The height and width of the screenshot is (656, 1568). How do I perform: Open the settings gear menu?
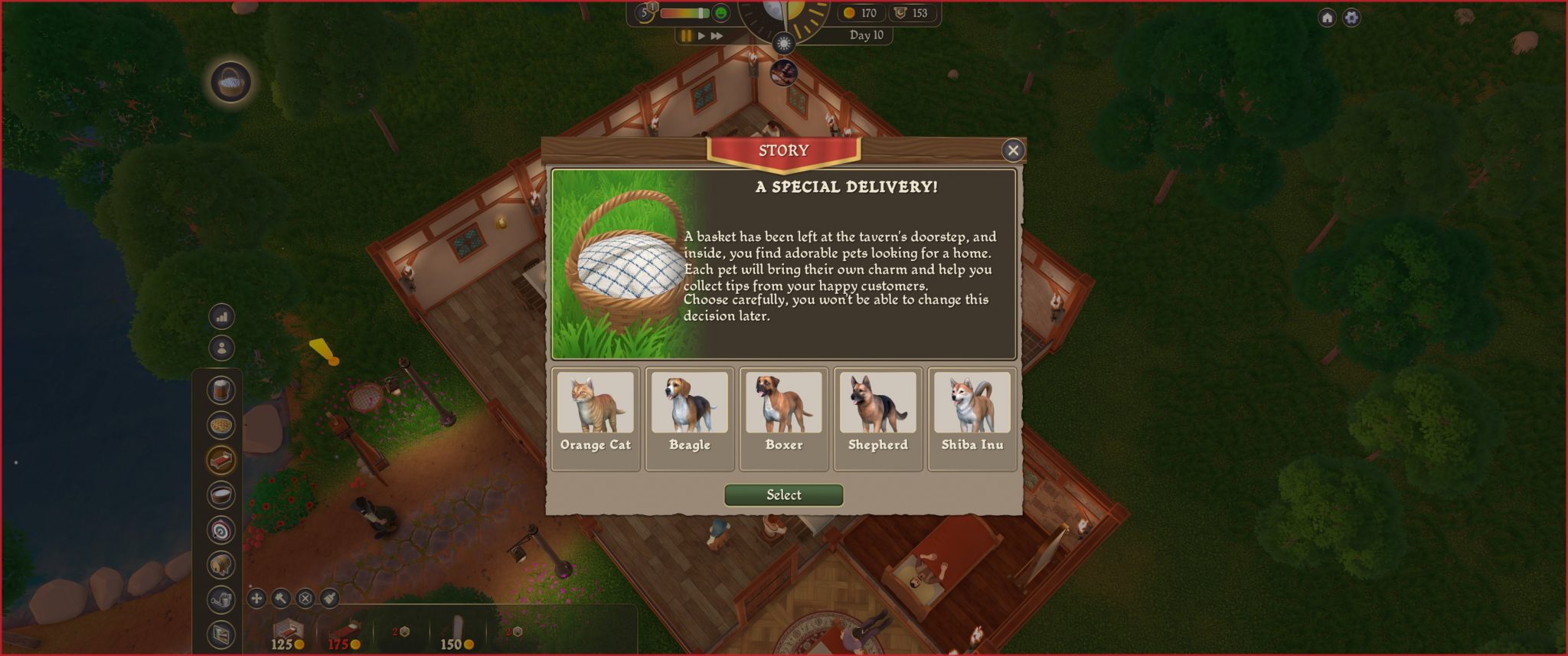1351,18
